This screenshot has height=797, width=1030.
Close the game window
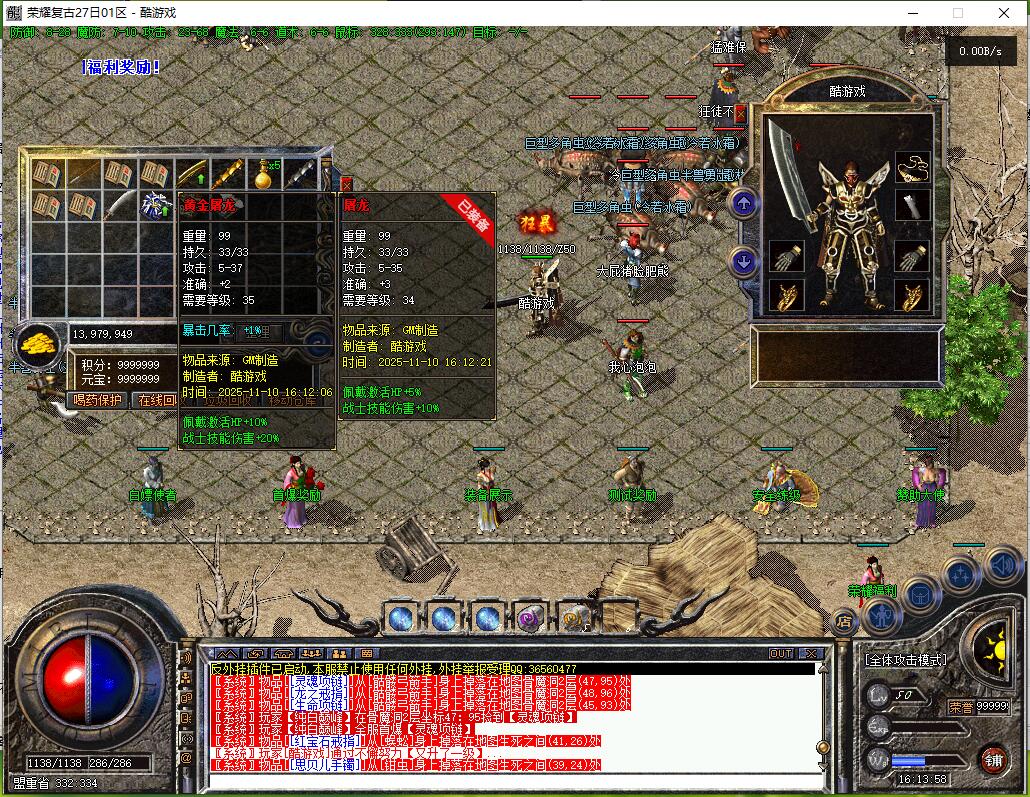coord(1004,13)
